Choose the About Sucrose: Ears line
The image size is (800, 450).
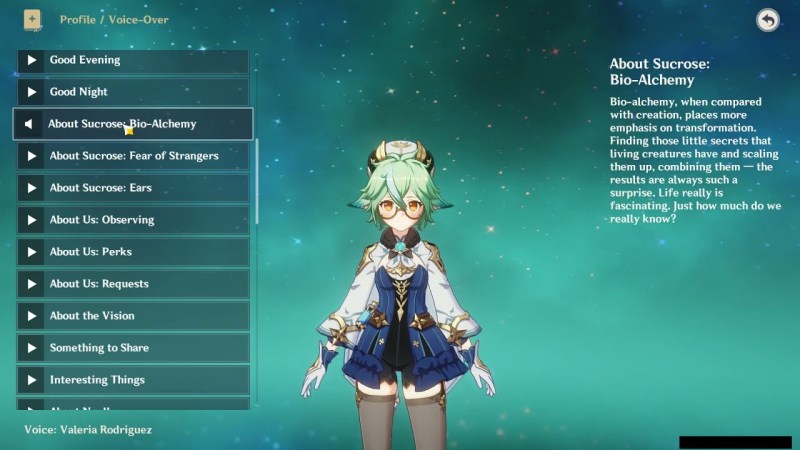coord(132,188)
